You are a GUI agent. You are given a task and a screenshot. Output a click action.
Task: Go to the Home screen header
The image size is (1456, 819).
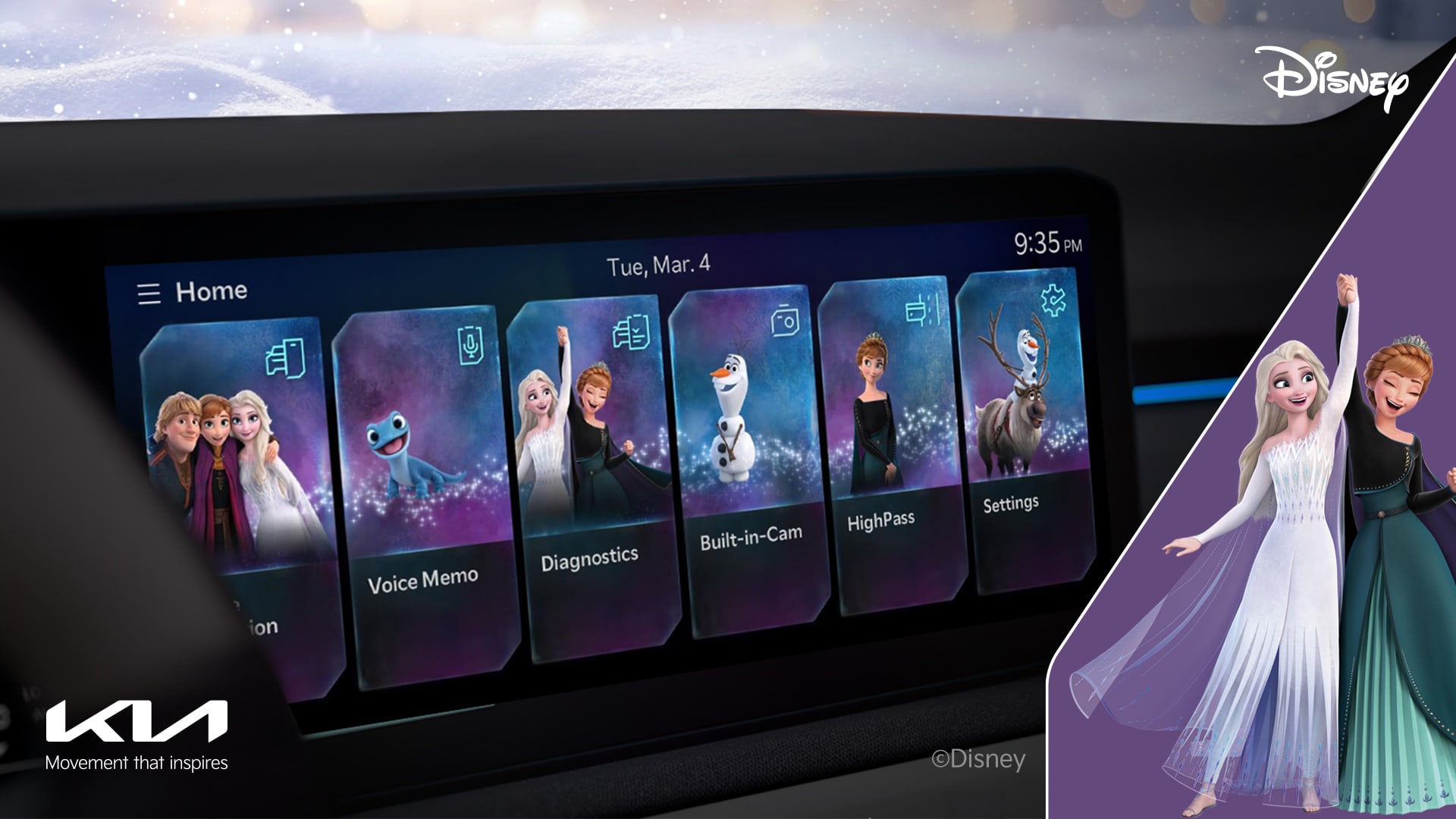[212, 290]
